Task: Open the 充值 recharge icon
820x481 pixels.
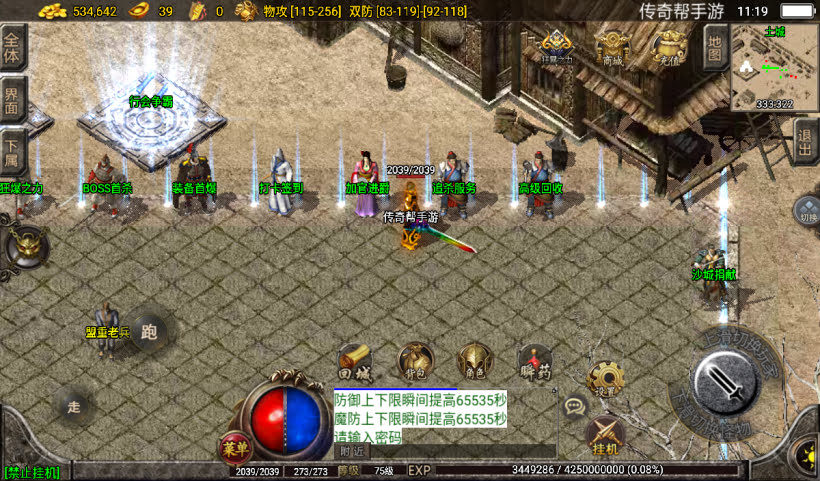Action: tap(667, 46)
